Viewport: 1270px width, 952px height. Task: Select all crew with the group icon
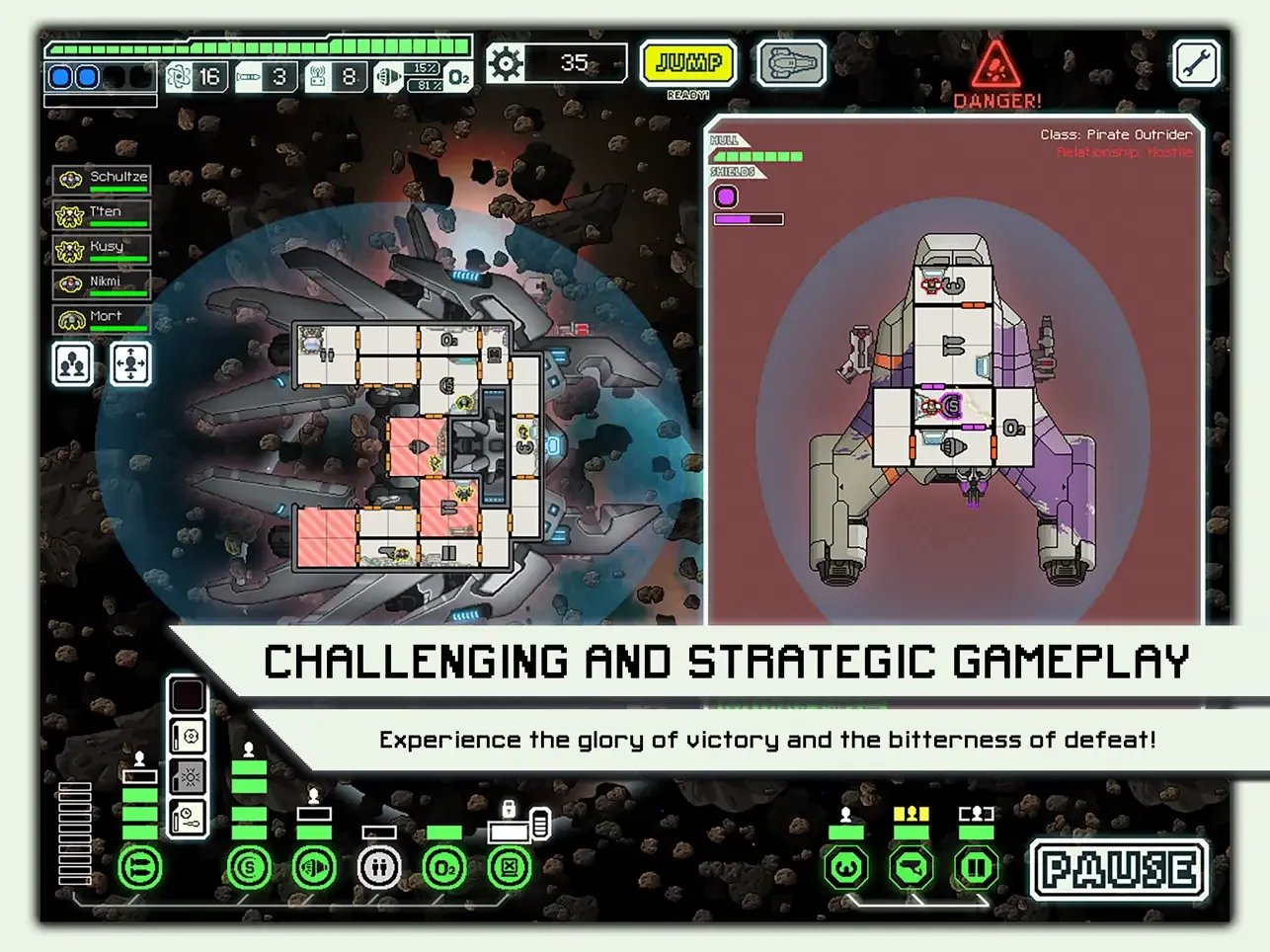[72, 364]
